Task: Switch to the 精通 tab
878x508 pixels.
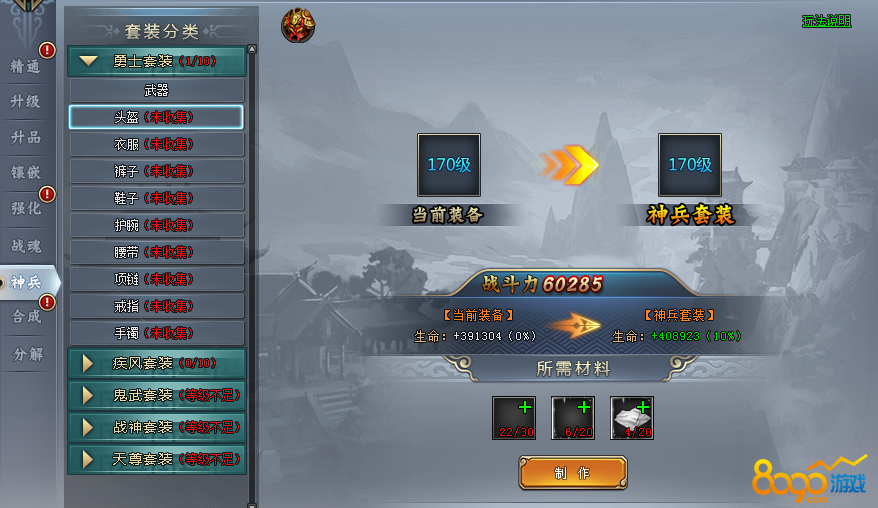Action: pyautogui.click(x=26, y=67)
